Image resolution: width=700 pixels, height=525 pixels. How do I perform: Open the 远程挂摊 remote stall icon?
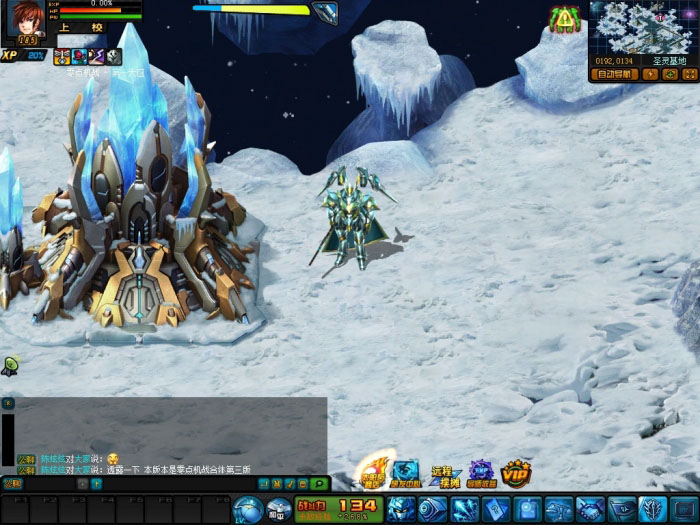(445, 476)
